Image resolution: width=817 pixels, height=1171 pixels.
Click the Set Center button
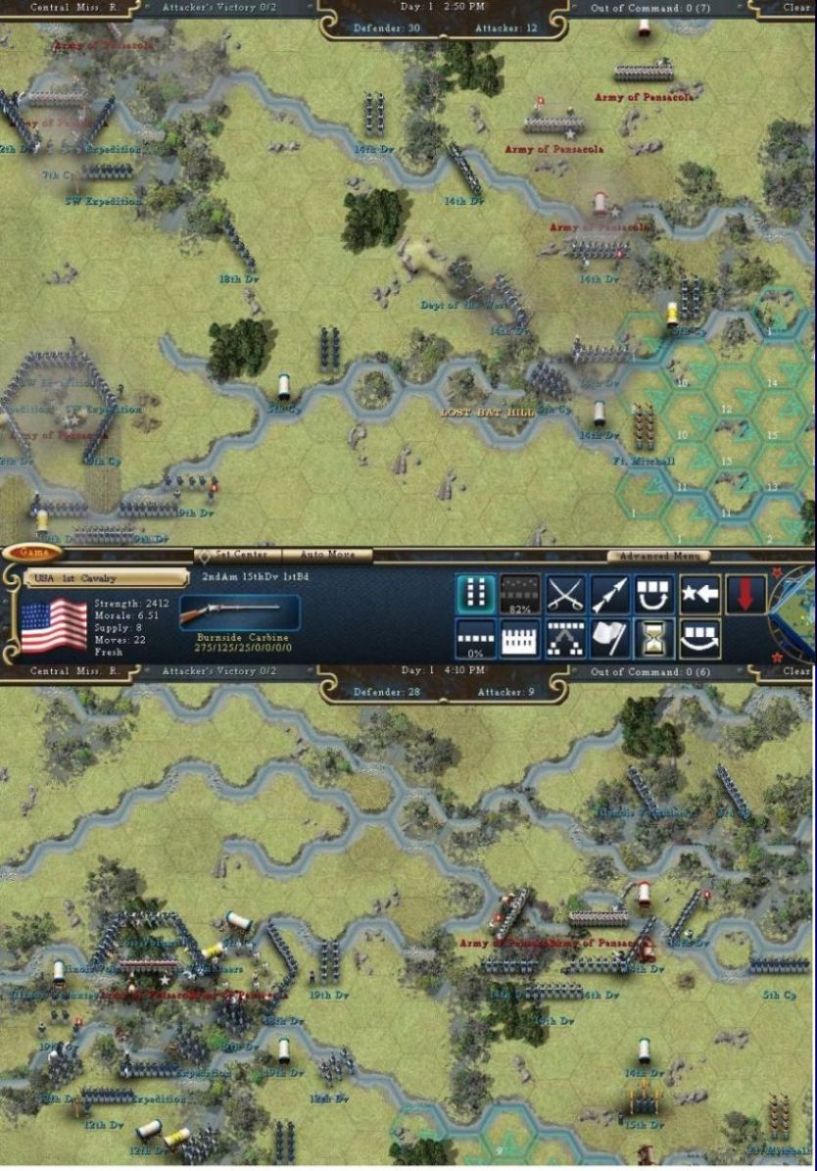238,555
